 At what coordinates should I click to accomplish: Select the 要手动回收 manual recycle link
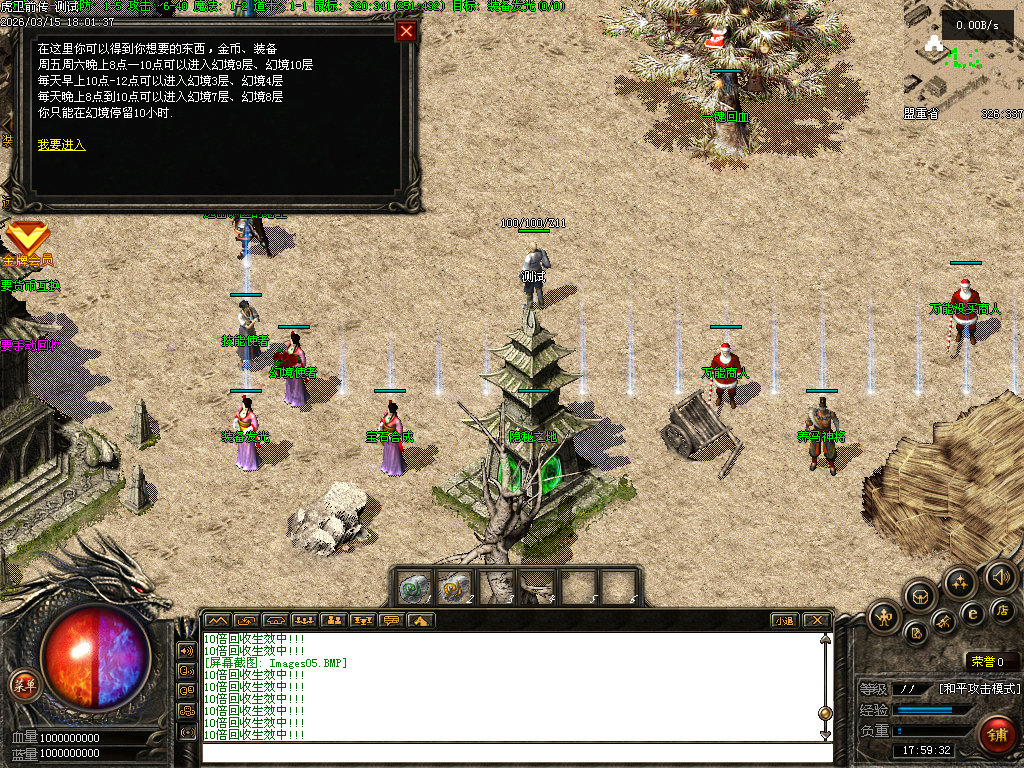tap(30, 345)
